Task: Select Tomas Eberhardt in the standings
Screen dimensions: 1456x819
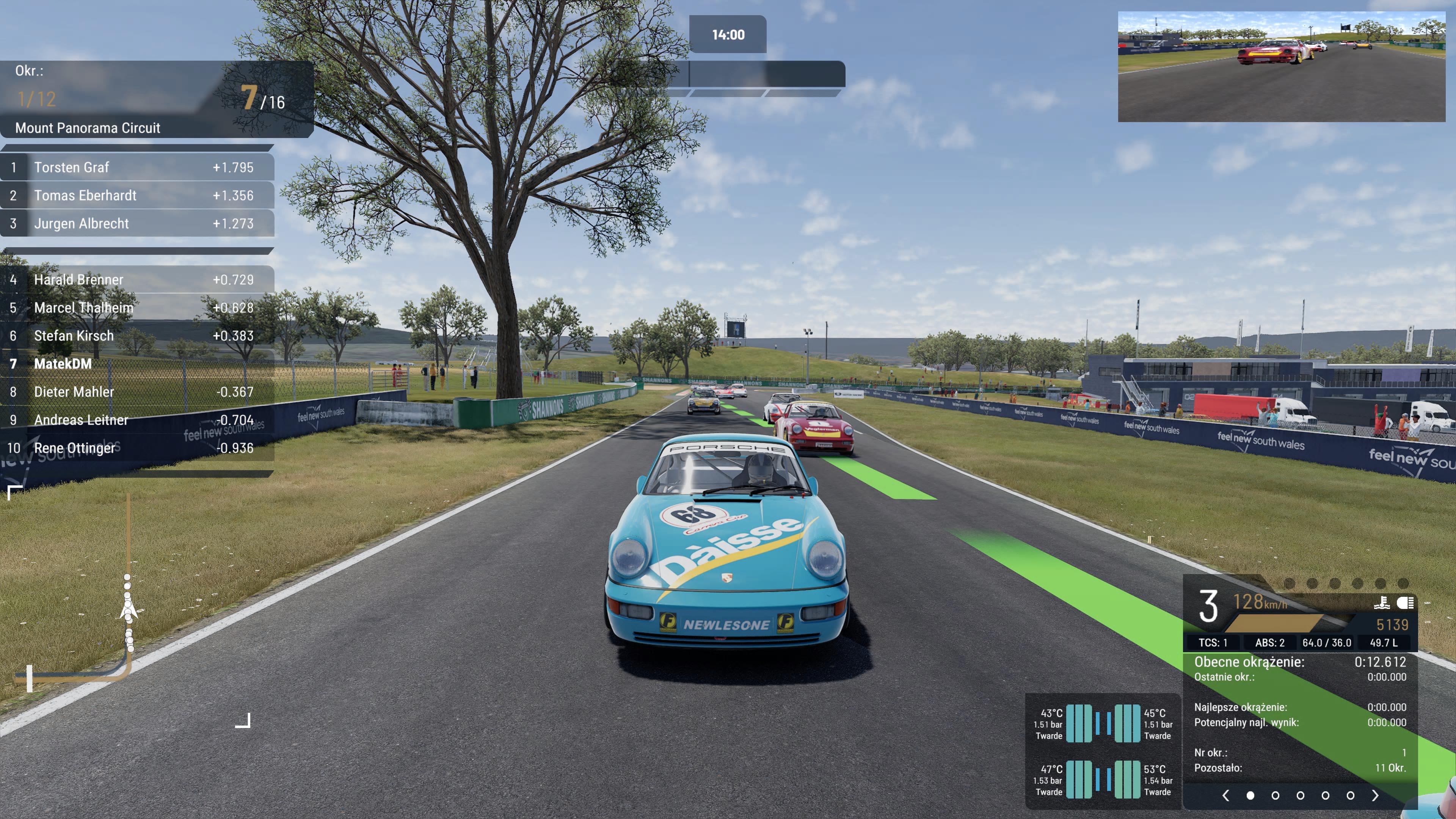Action: (137, 196)
